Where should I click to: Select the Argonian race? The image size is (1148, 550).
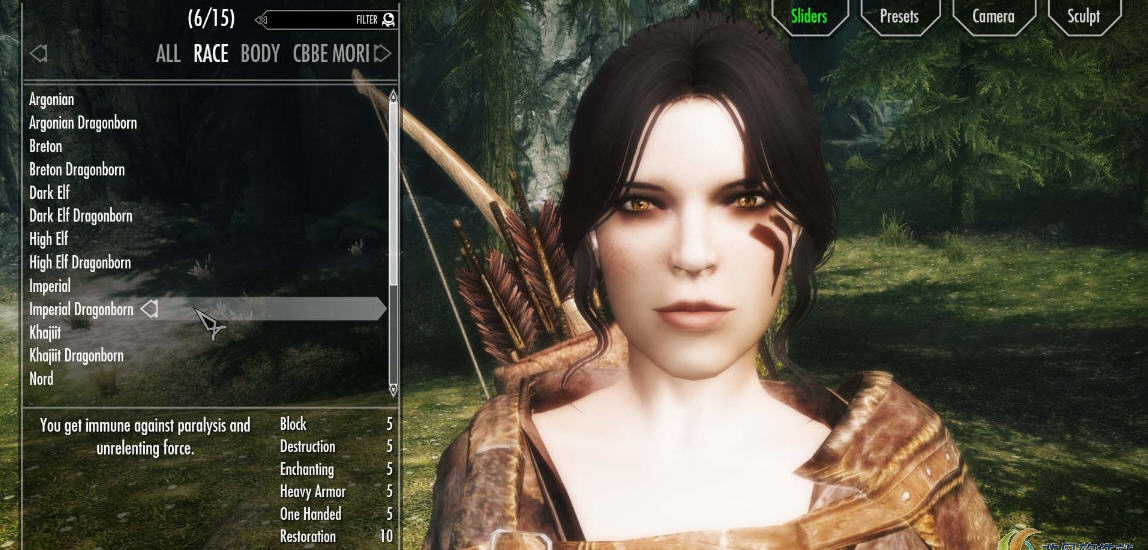pos(52,100)
